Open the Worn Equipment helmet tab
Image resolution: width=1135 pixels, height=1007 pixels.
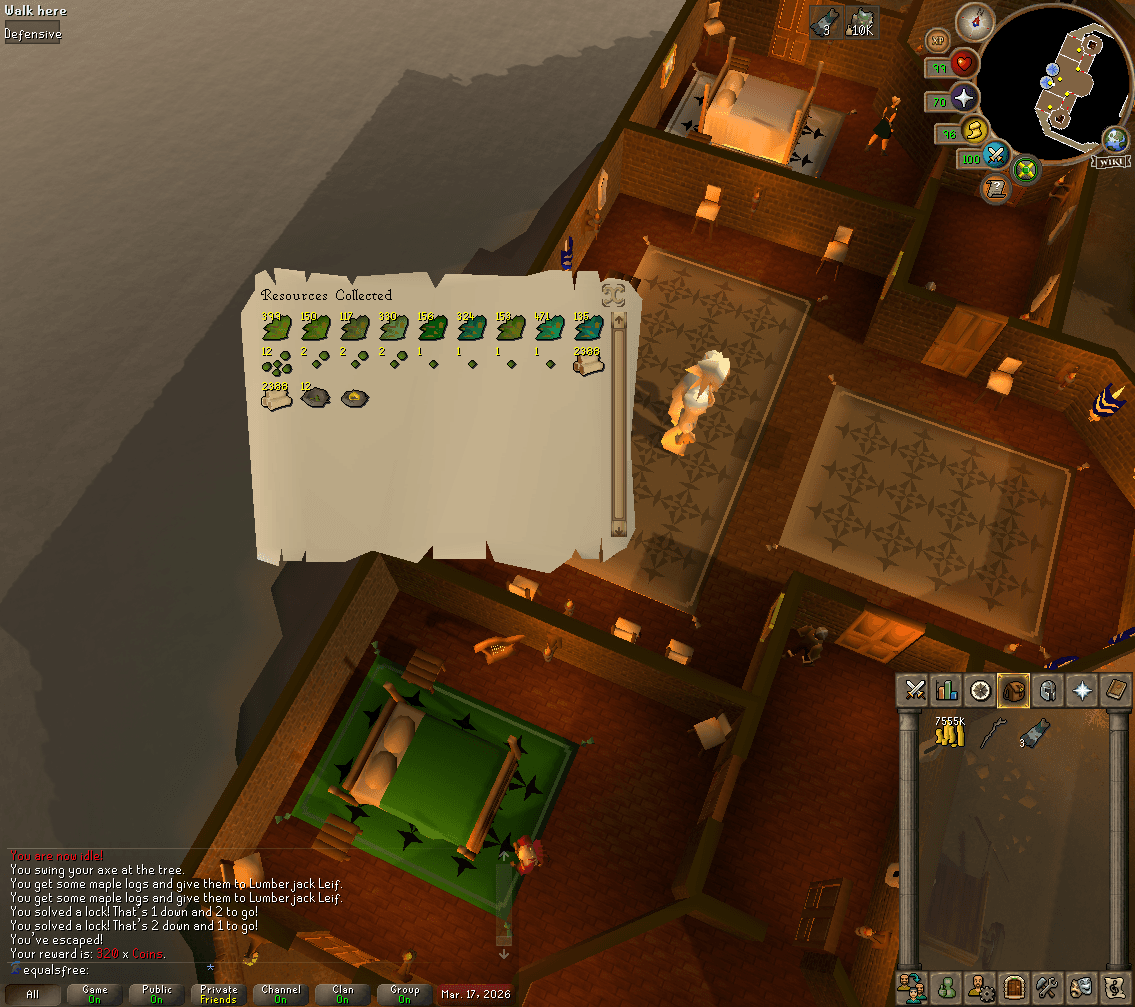1048,689
